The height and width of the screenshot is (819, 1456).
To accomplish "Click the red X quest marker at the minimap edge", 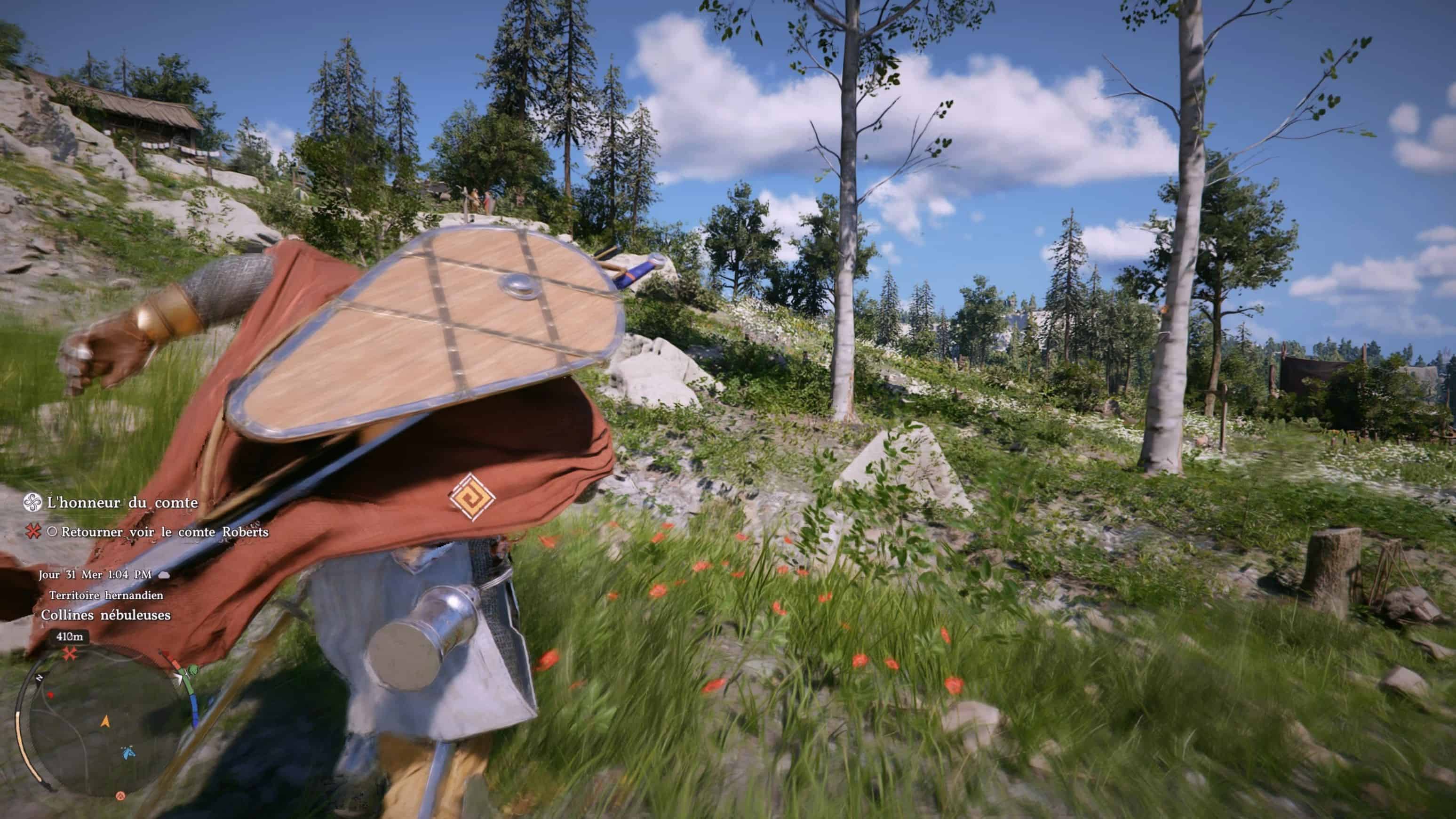I will coord(70,654).
